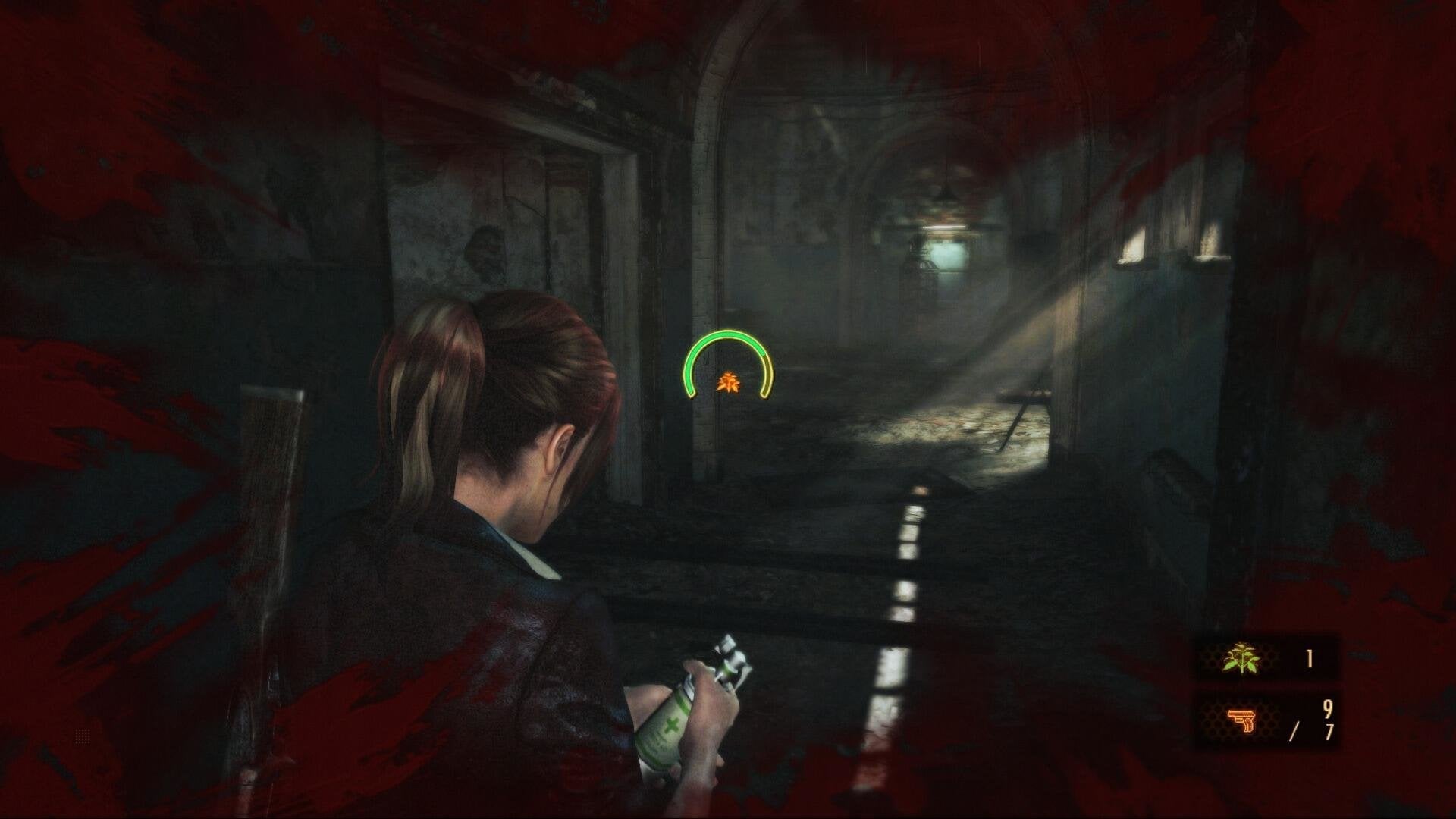Click the slash divider between ammo numbers
Image resolution: width=1456 pixels, height=819 pixels.
[x=1295, y=730]
